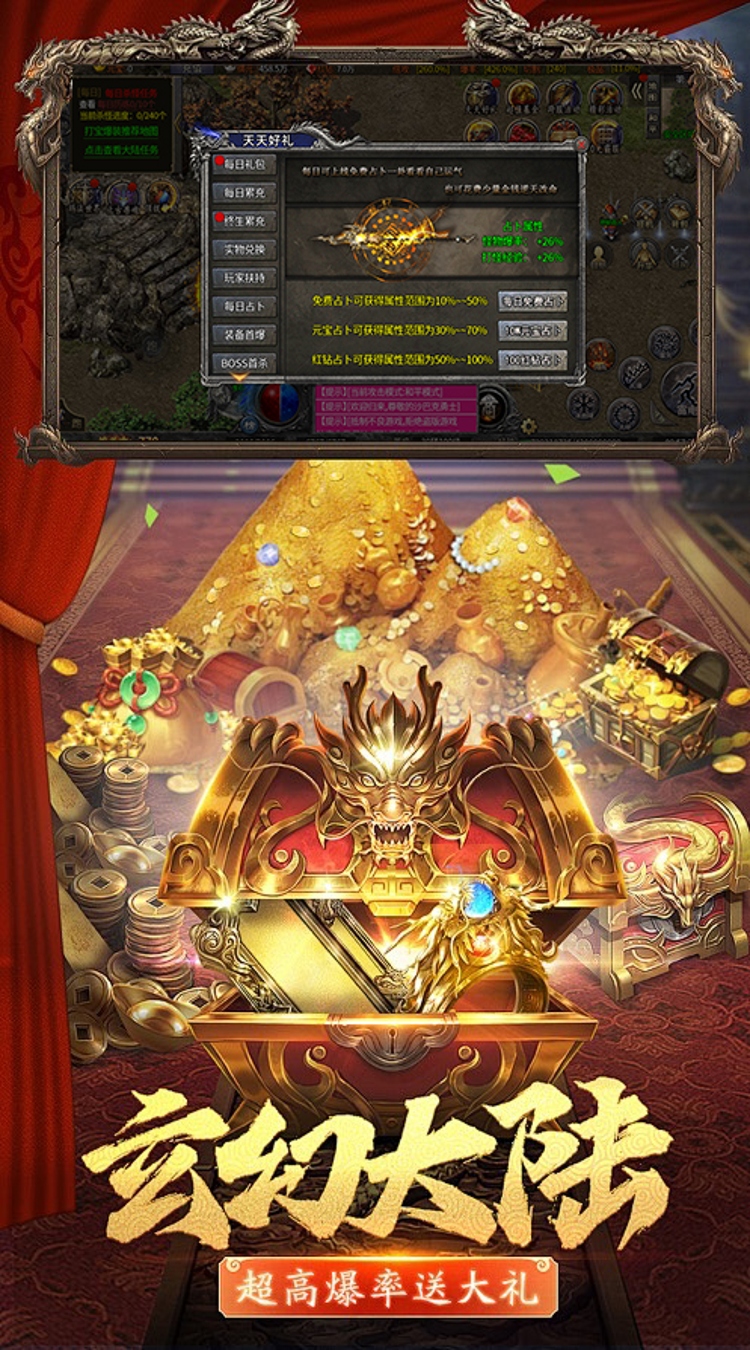The image size is (750, 1350).
Task: Open the 实物兑换 exchange tab
Action: click(244, 250)
